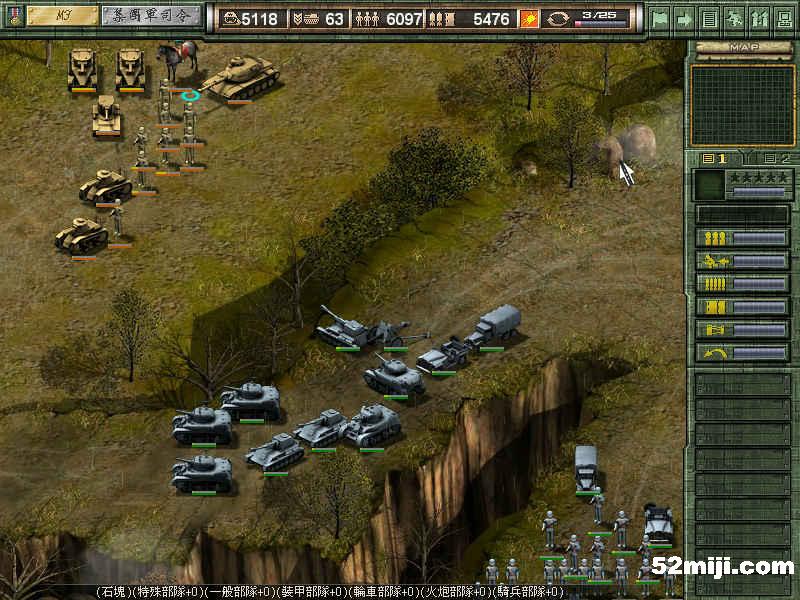Screen dimensions: 800x600
Task: Open the lined-list toolbar button
Action: pyautogui.click(x=710, y=18)
